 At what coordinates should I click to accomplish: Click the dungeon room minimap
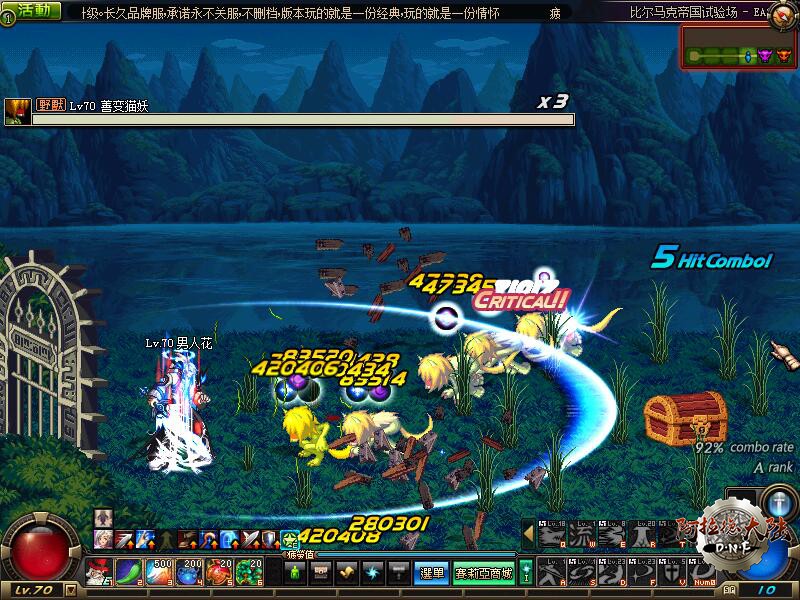point(737,47)
